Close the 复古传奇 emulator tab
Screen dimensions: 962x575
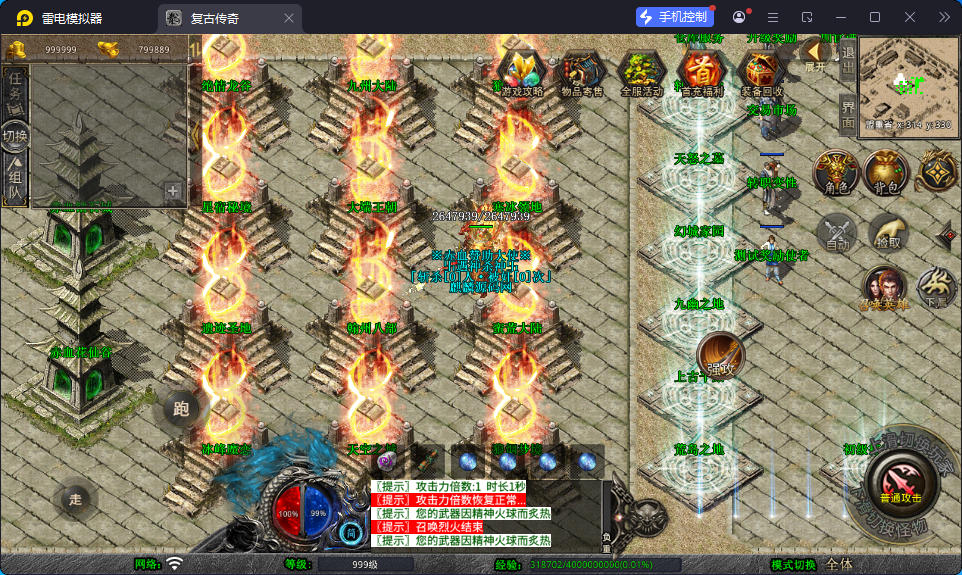289,18
